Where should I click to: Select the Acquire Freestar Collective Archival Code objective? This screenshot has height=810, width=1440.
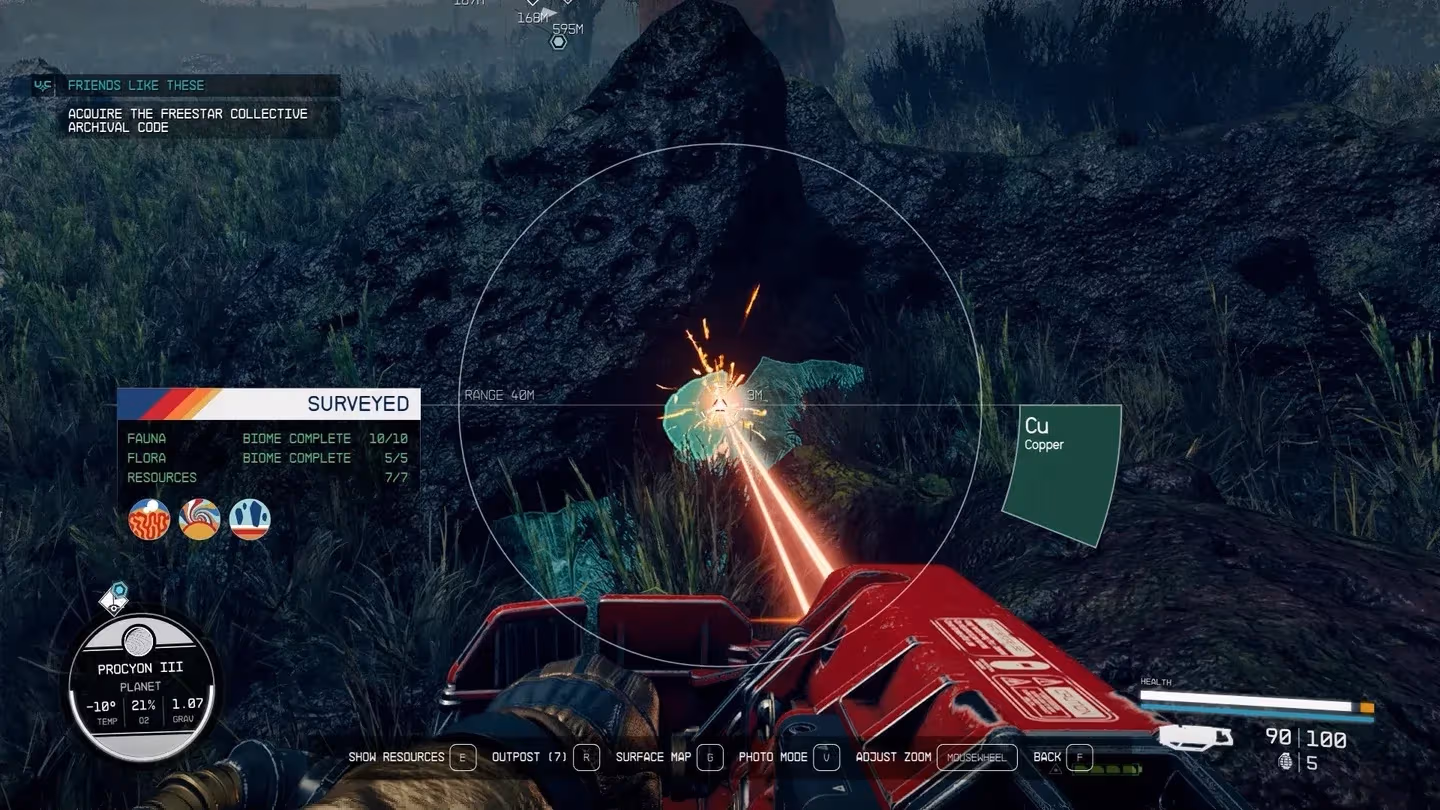187,120
